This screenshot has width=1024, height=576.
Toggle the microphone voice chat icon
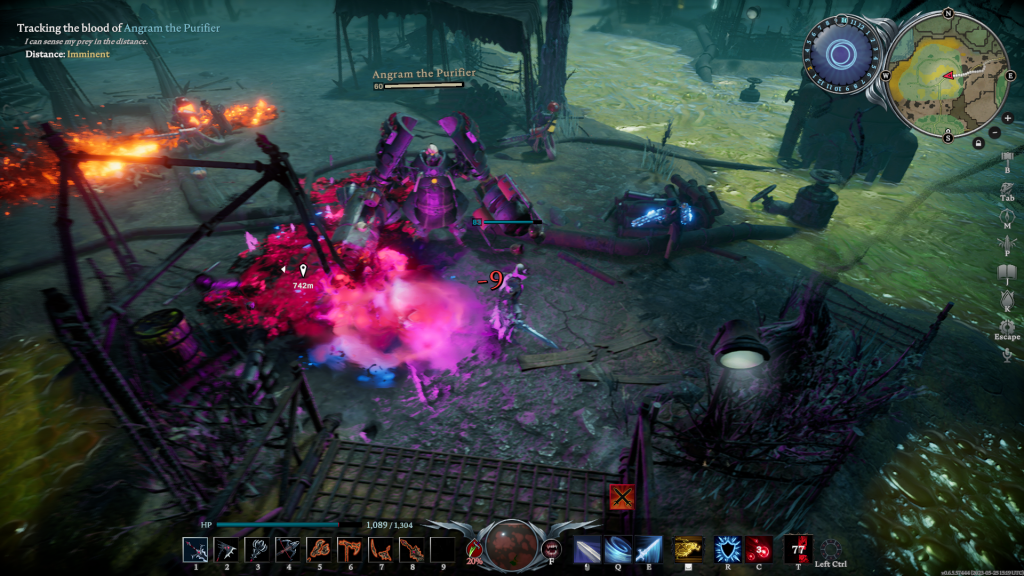[x=1007, y=356]
